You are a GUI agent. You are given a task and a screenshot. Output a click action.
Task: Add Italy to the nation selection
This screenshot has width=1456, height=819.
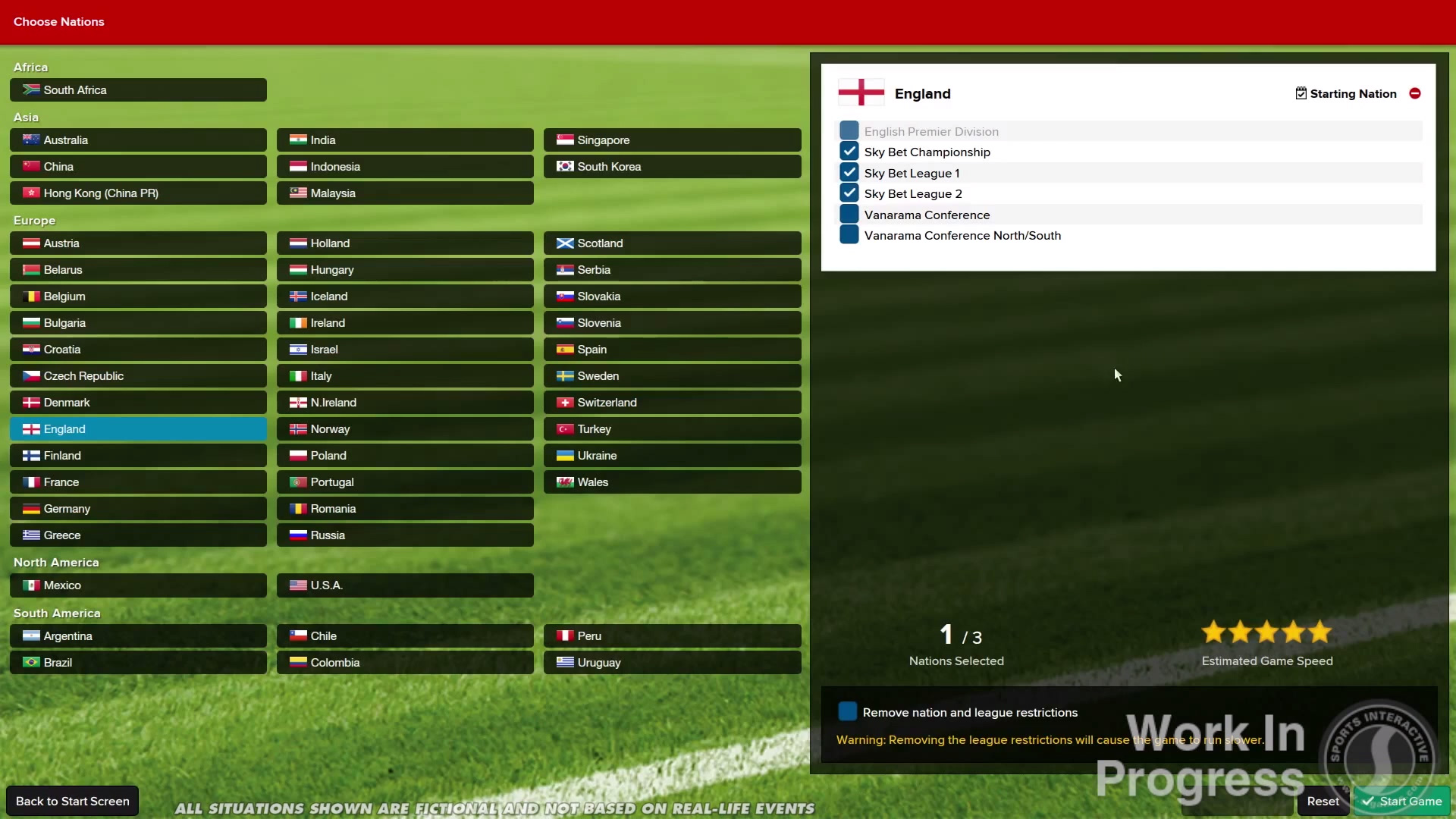[x=405, y=375]
